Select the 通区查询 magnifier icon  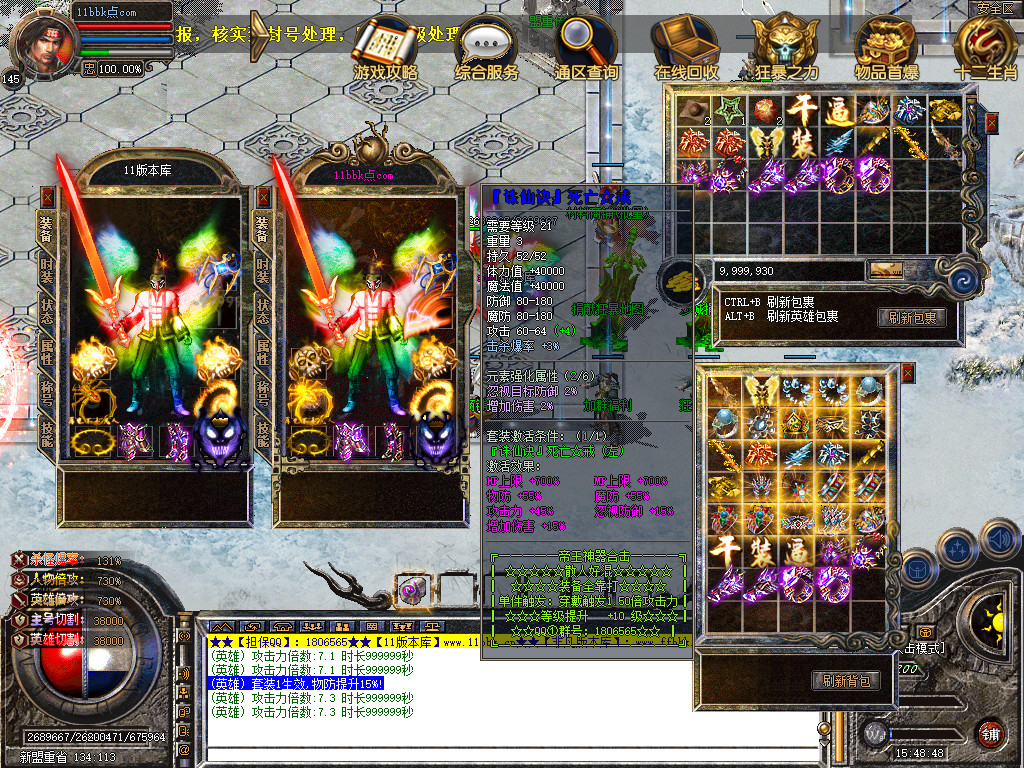click(x=586, y=46)
